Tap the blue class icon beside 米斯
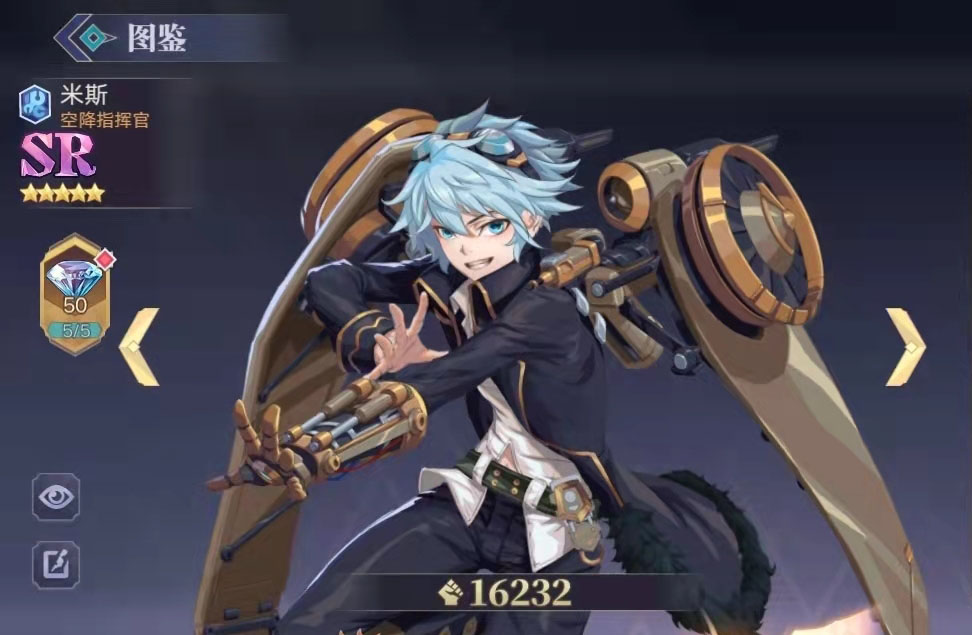Image resolution: width=972 pixels, height=635 pixels. pos(35,102)
